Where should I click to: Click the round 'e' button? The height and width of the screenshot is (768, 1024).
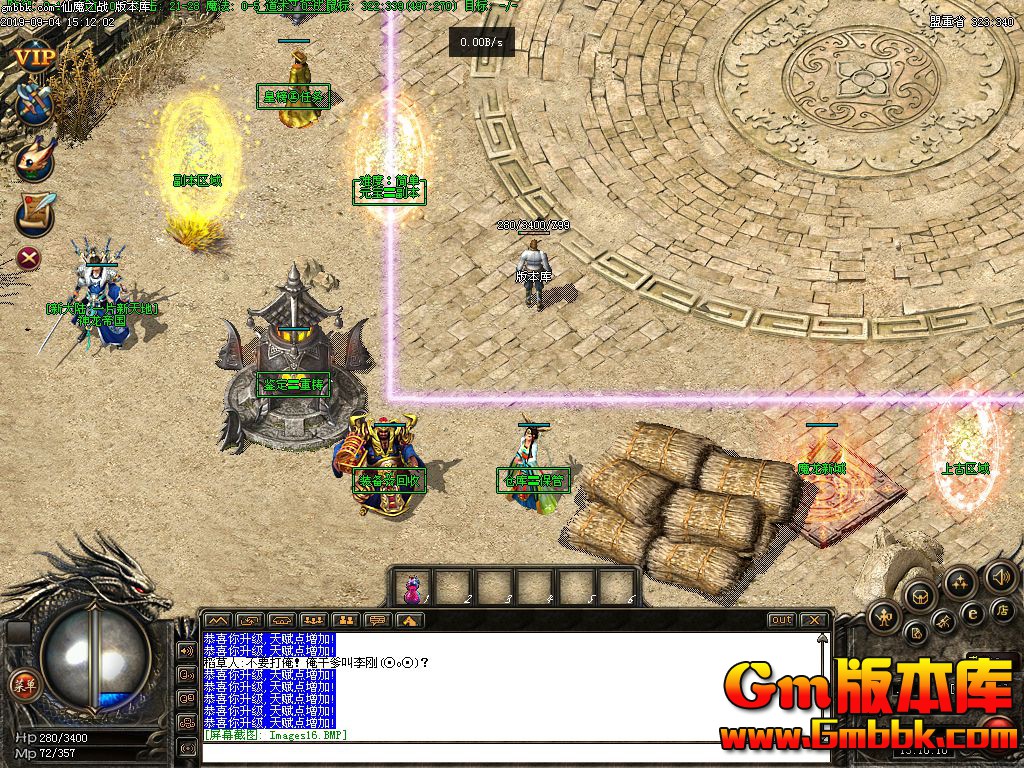[x=971, y=612]
